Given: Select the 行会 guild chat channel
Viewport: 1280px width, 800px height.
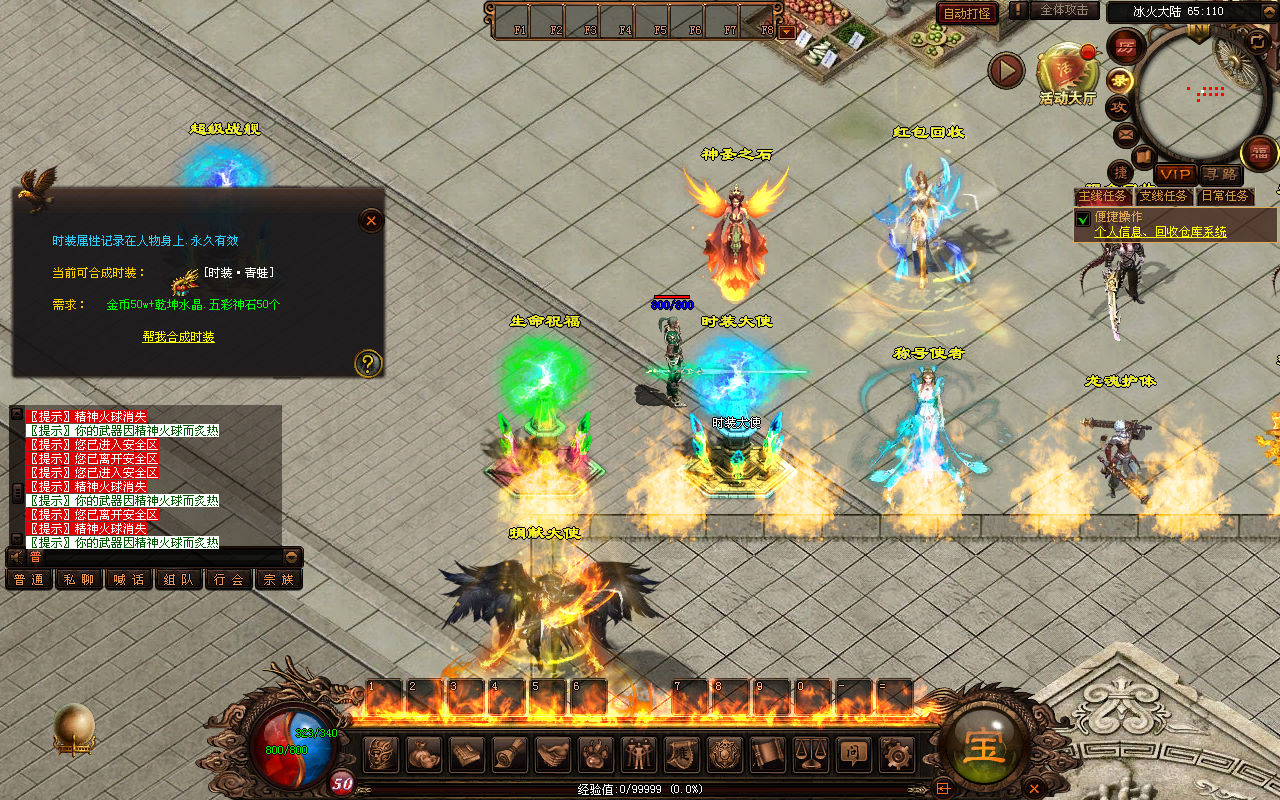Looking at the screenshot, I should click(229, 579).
